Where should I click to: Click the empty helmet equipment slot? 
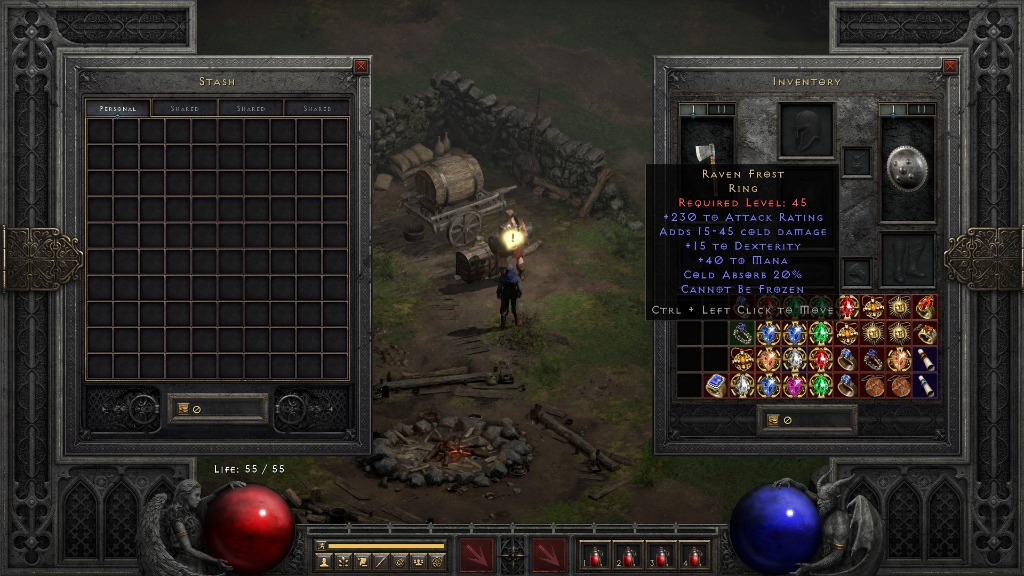[806, 131]
